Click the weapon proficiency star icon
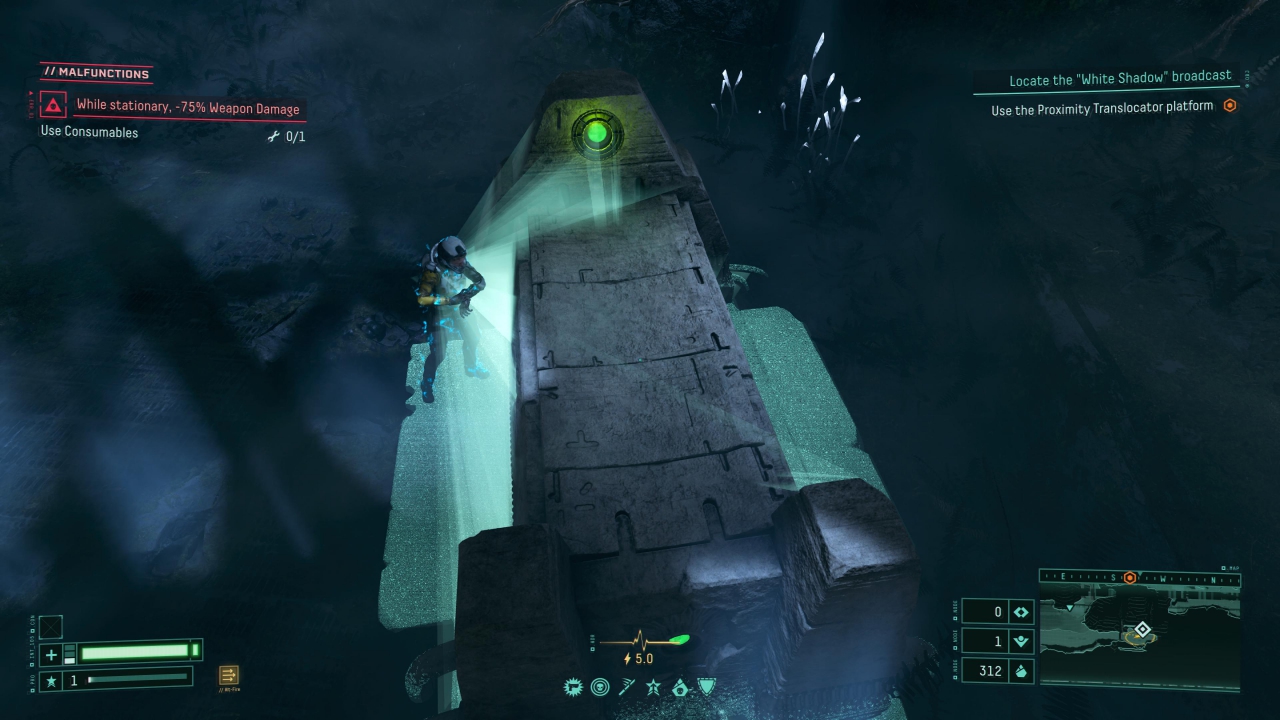 click(51, 680)
